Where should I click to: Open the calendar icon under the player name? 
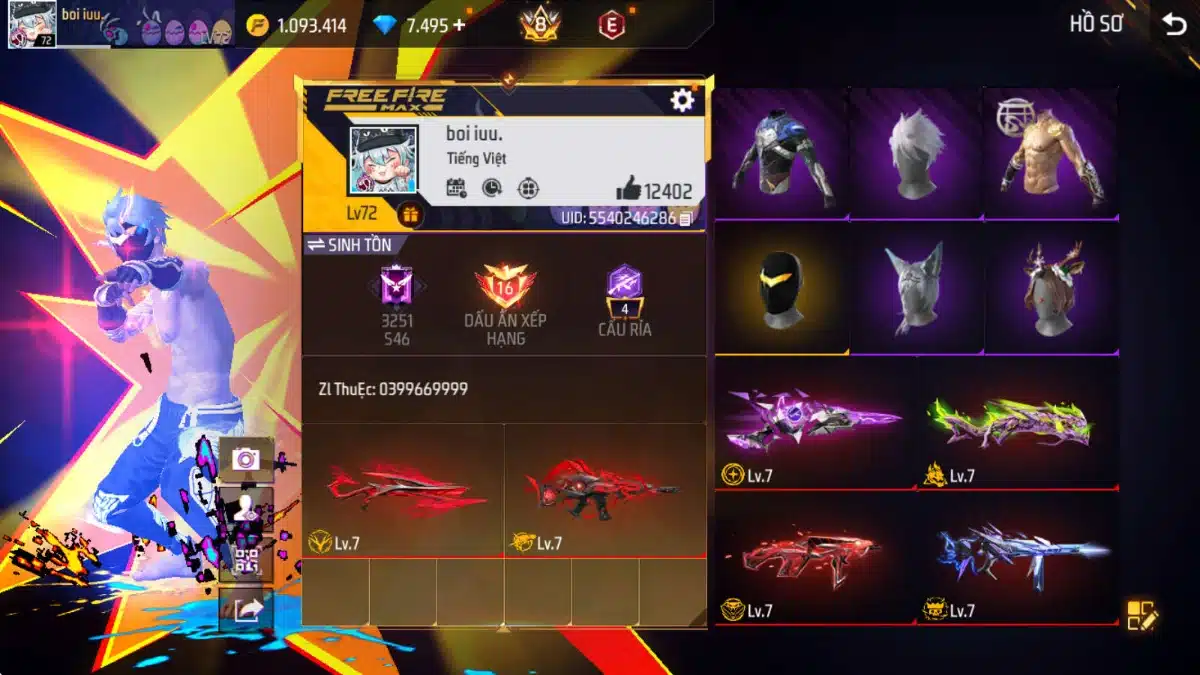456,187
